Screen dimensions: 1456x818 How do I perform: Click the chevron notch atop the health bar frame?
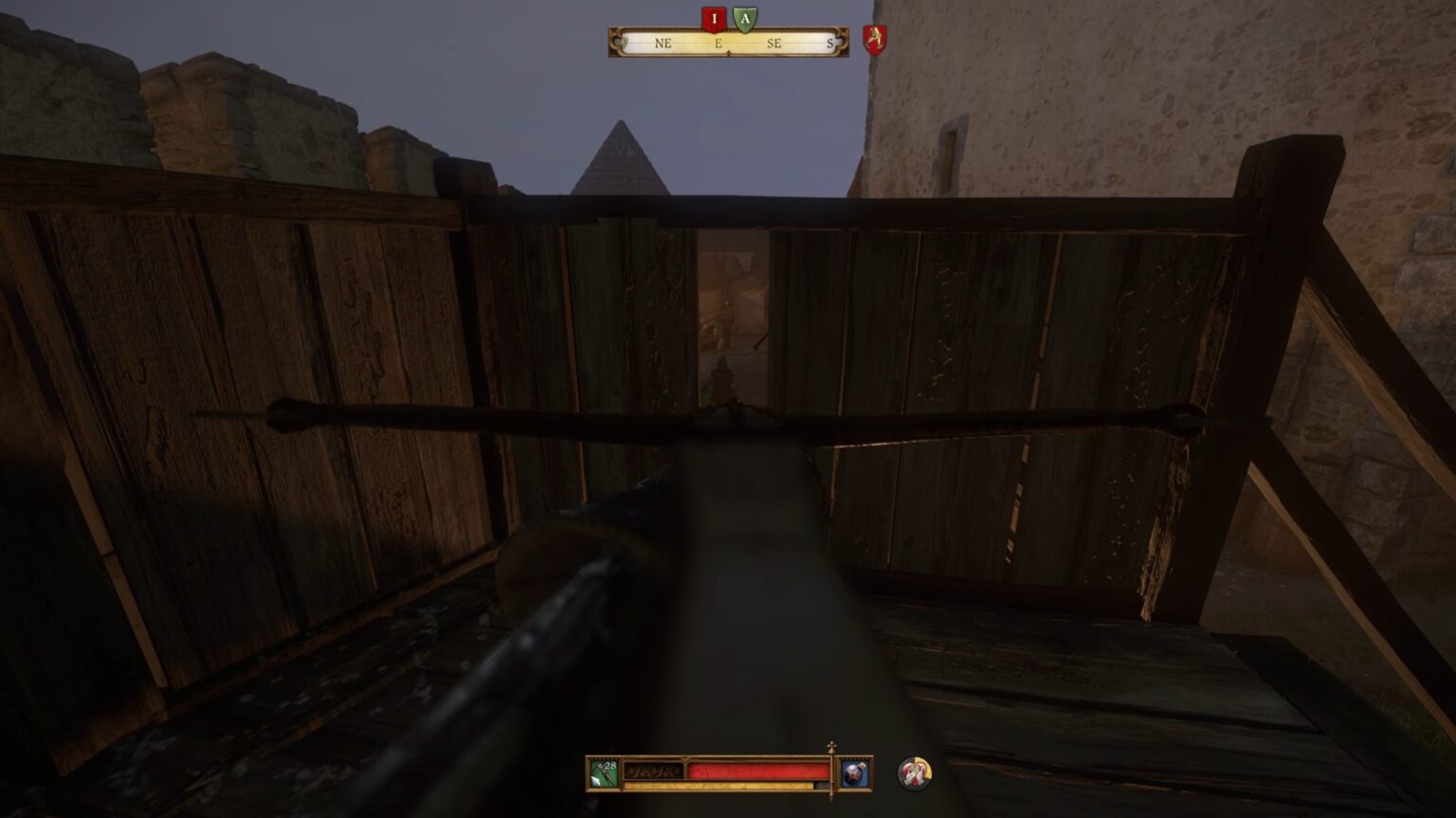[x=684, y=758]
